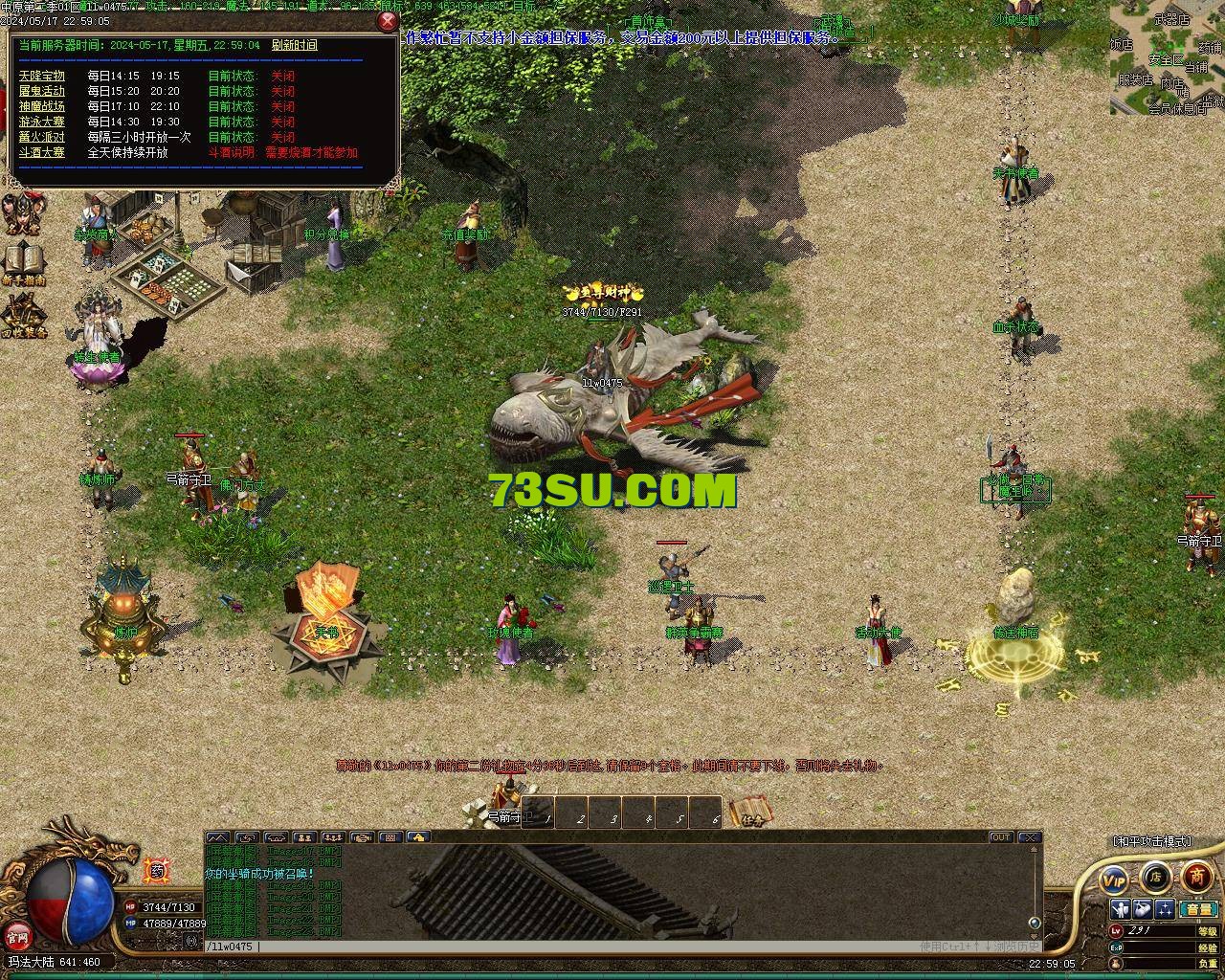Open the red 商 mall button
Viewport: 1225px width, 980px height.
(1196, 876)
